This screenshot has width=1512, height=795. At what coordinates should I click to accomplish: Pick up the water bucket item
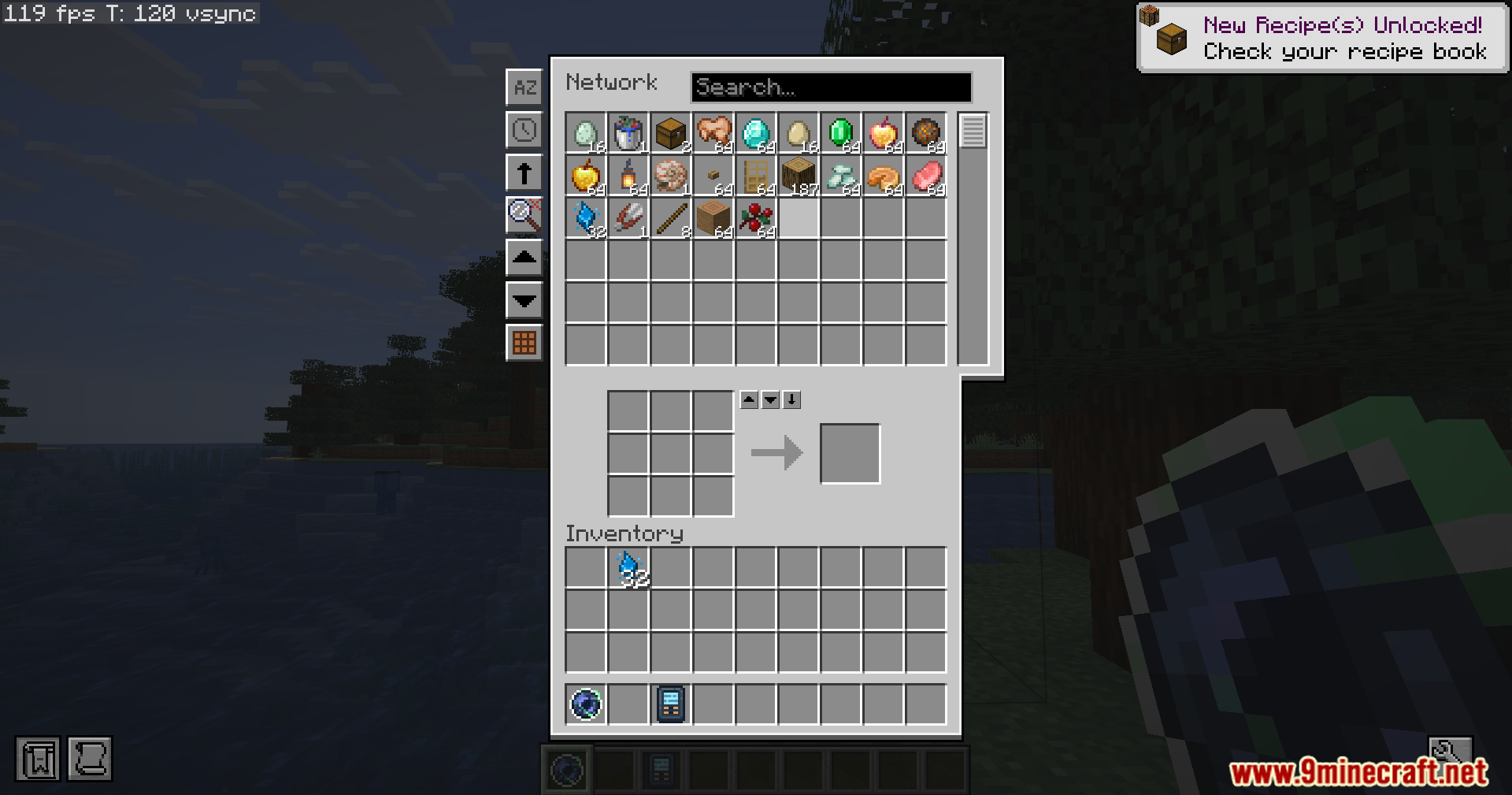pos(627,134)
